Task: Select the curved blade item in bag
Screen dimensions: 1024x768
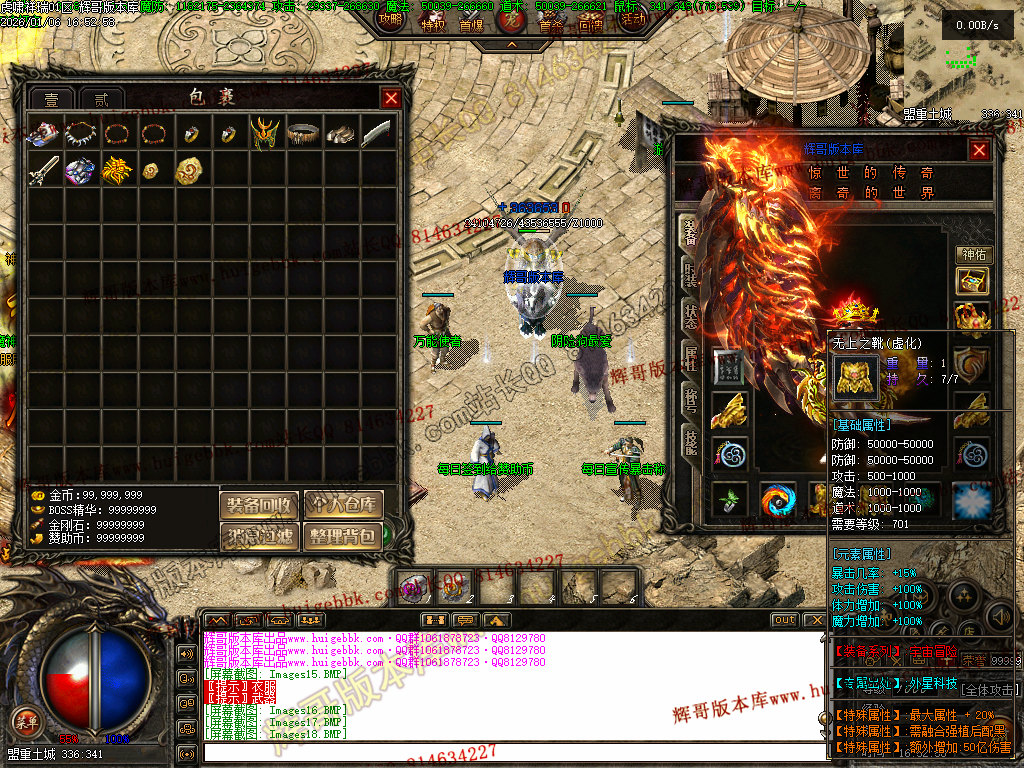Action: tap(375, 133)
